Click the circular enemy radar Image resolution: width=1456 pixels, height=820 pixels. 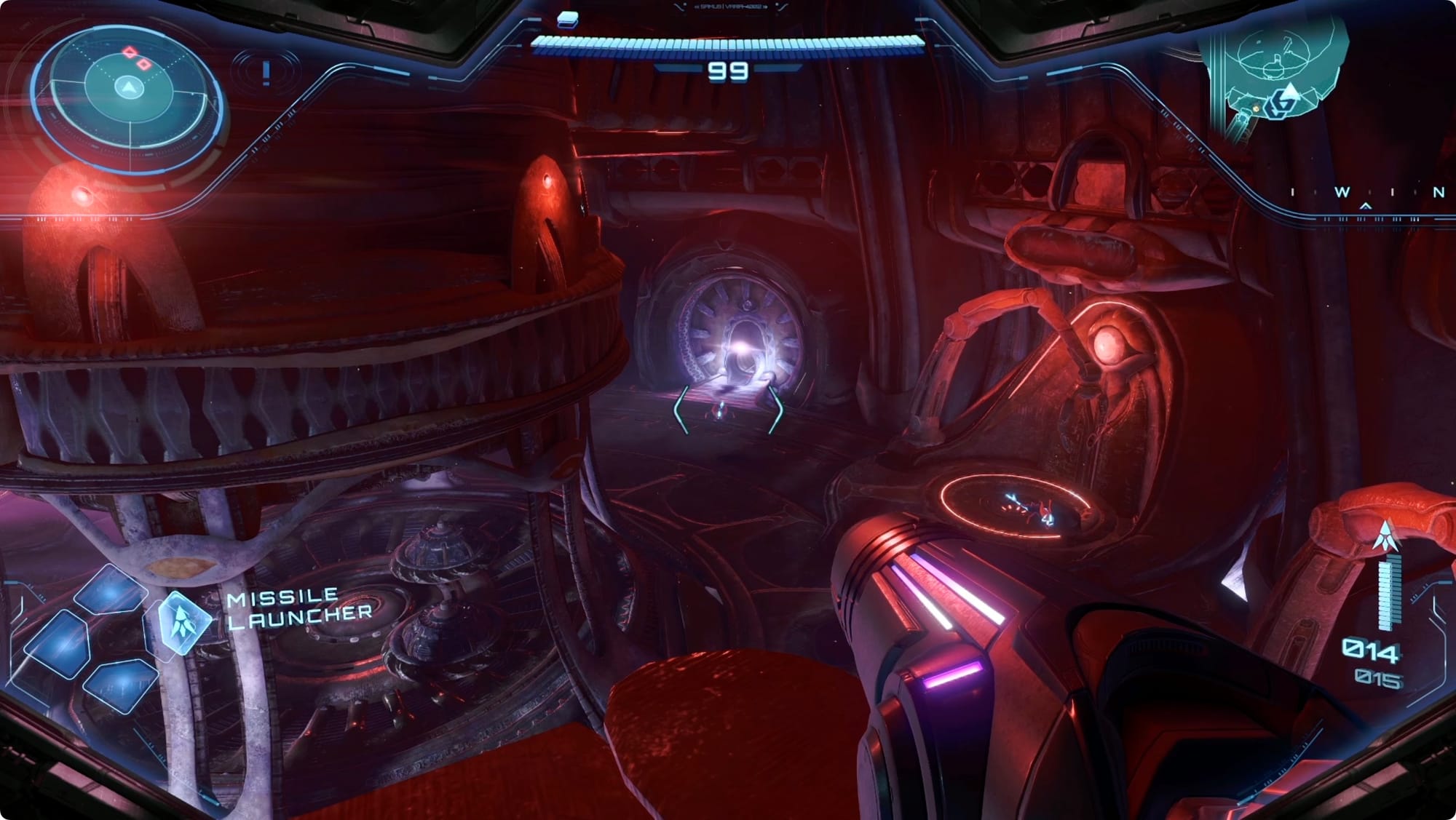(129, 89)
